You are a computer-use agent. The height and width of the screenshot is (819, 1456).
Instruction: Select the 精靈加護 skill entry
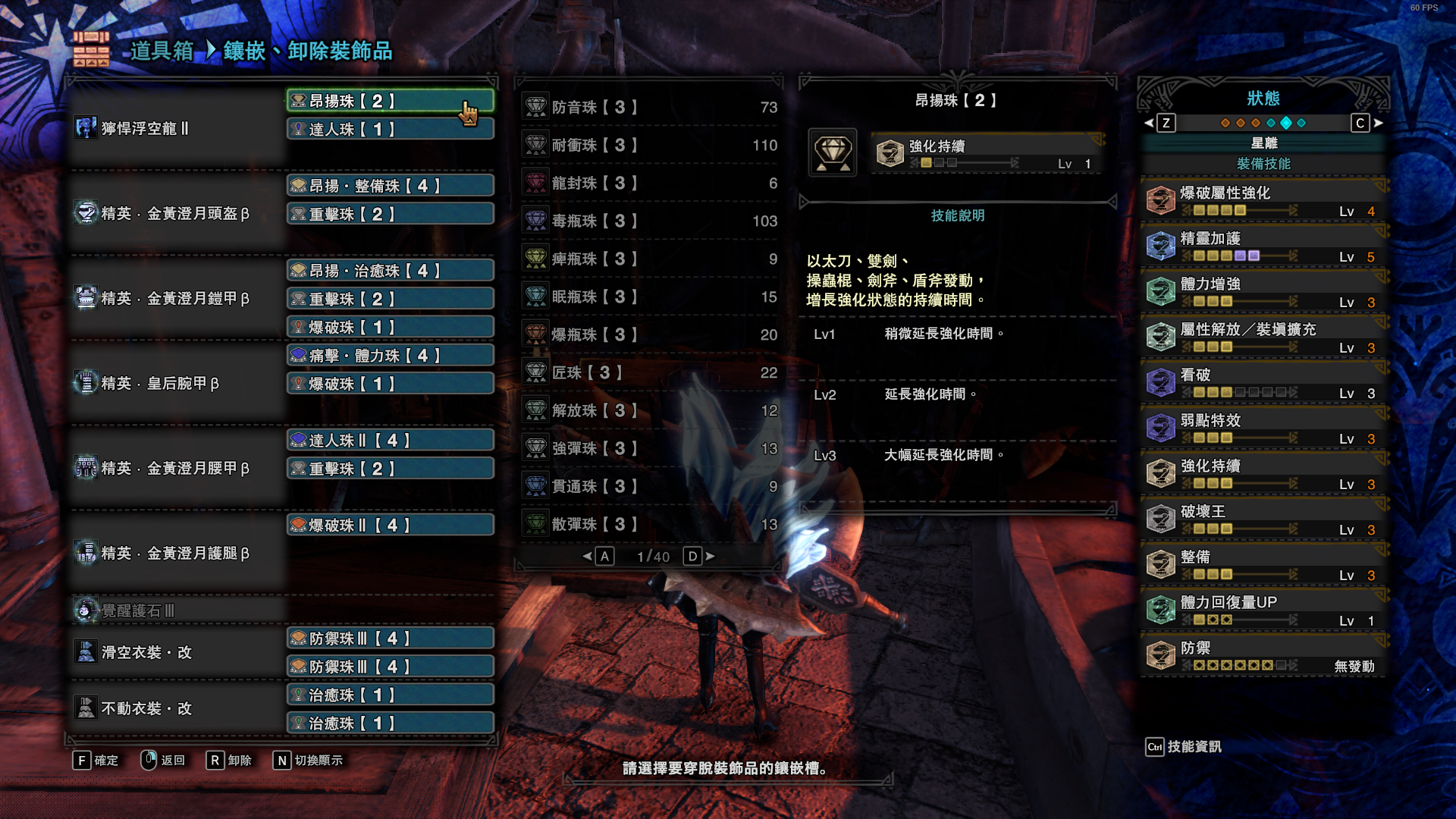tap(1263, 246)
